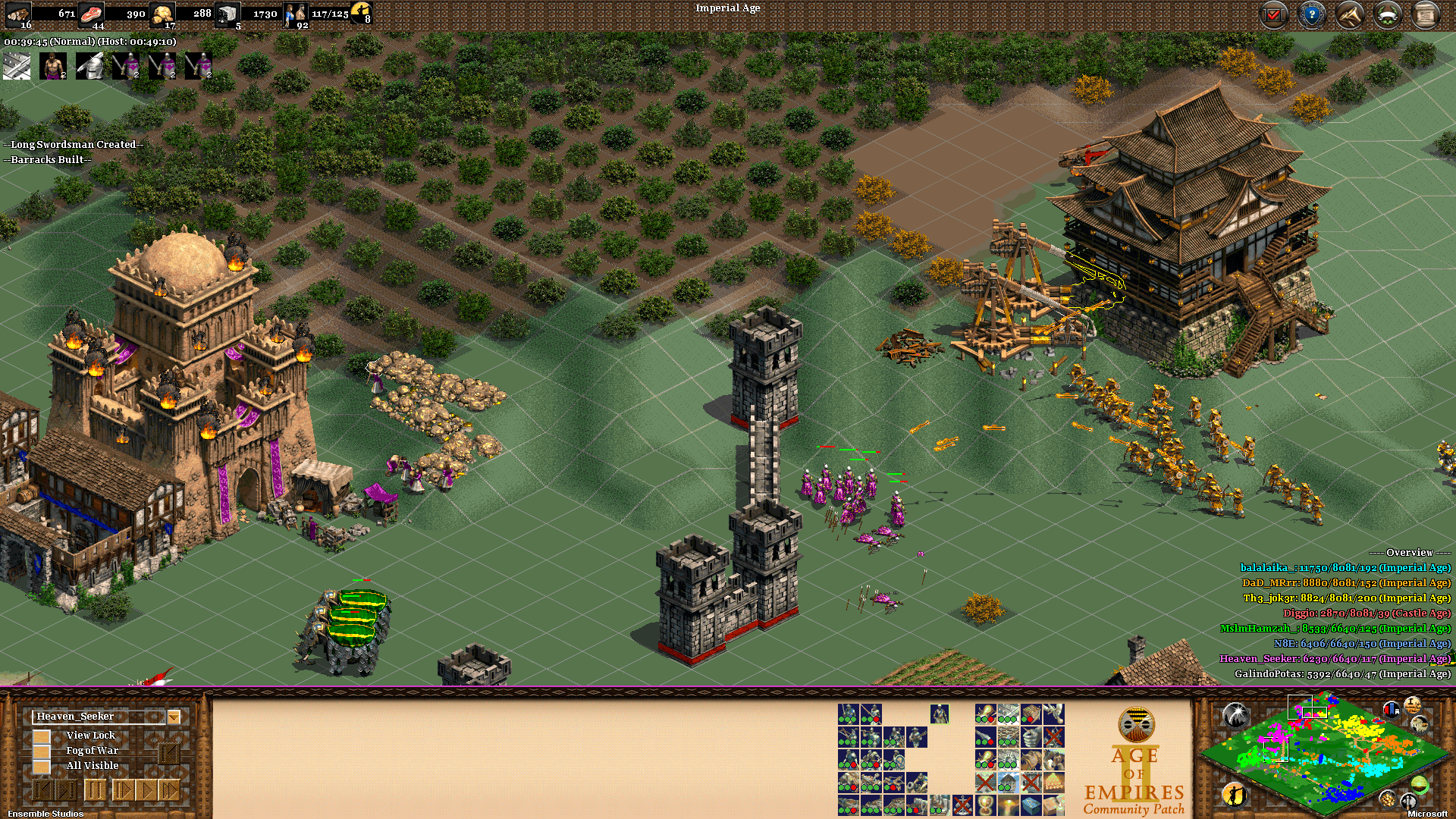Open objectives with the red checkmark button
Screen dimensions: 1456x819
(x=1273, y=14)
